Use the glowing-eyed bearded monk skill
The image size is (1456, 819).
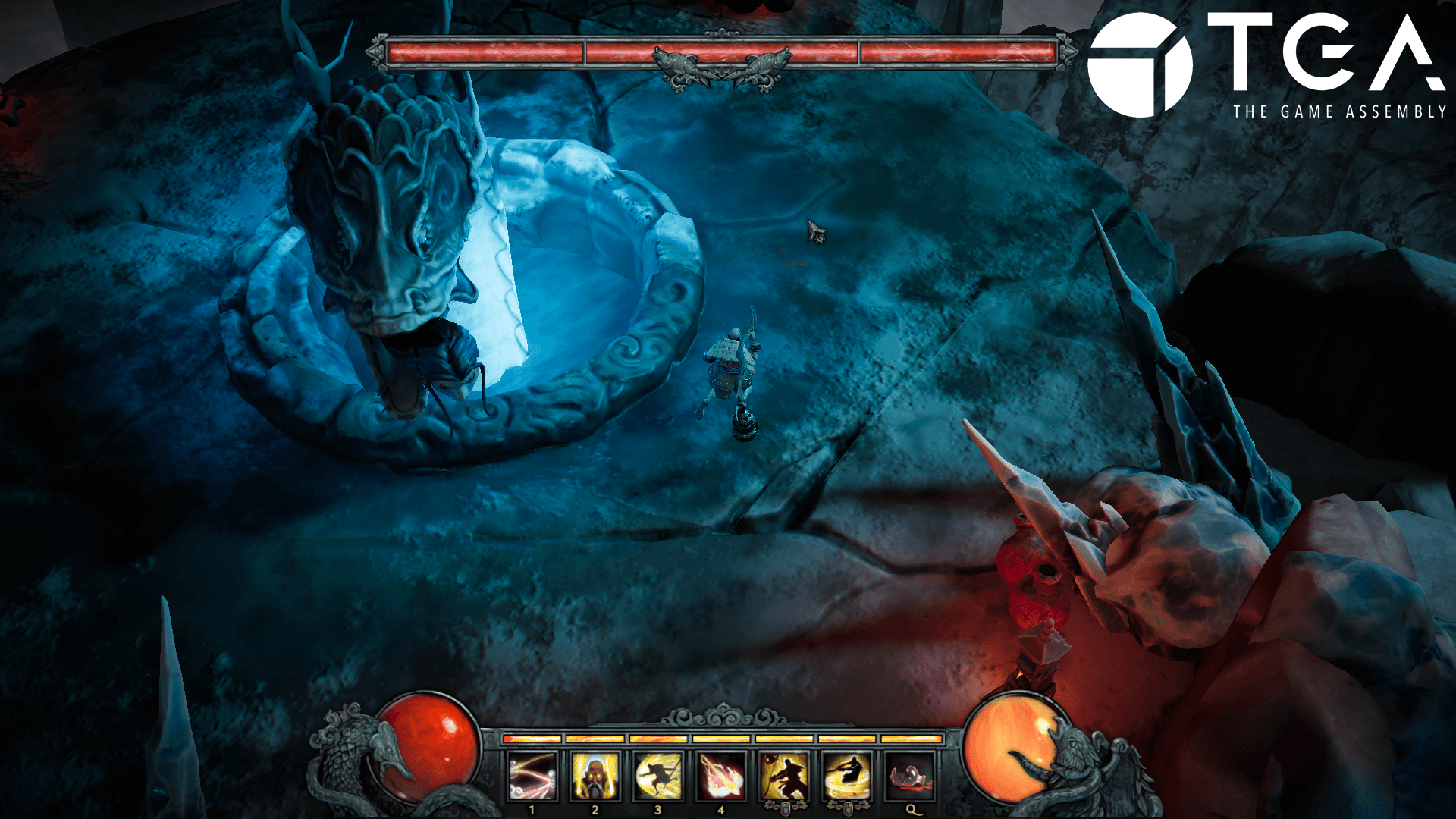pos(595,777)
